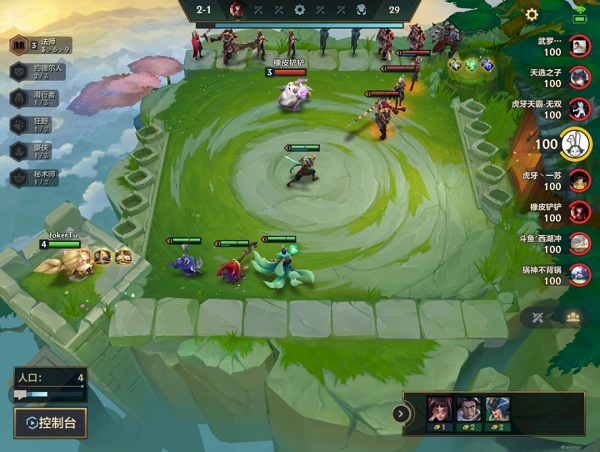Image resolution: width=600 pixels, height=452 pixels.
Task: Open the 控制台 control panel
Action: [50, 423]
